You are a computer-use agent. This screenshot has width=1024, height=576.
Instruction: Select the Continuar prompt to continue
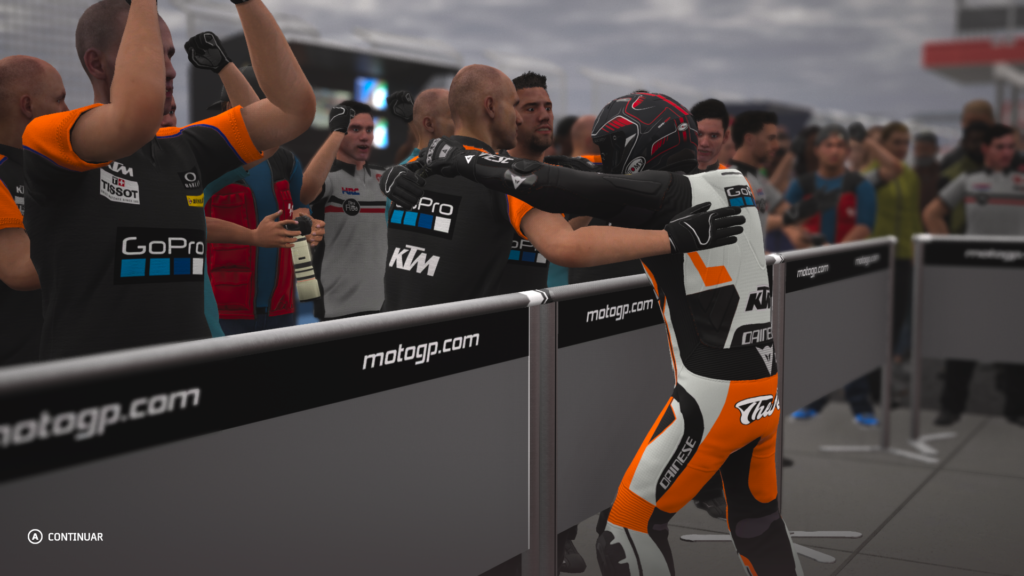(66, 537)
